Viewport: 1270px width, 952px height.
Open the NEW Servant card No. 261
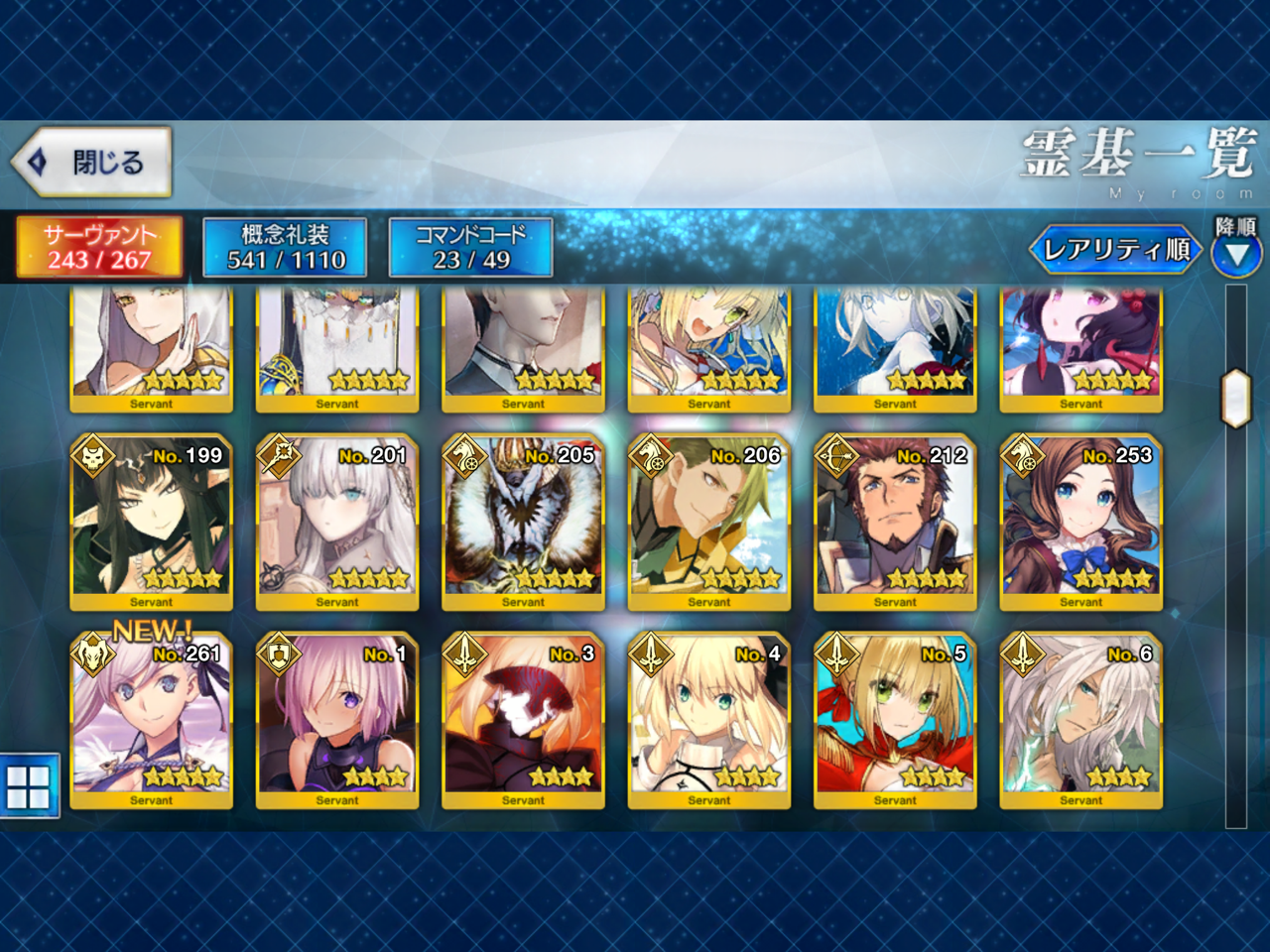click(151, 720)
